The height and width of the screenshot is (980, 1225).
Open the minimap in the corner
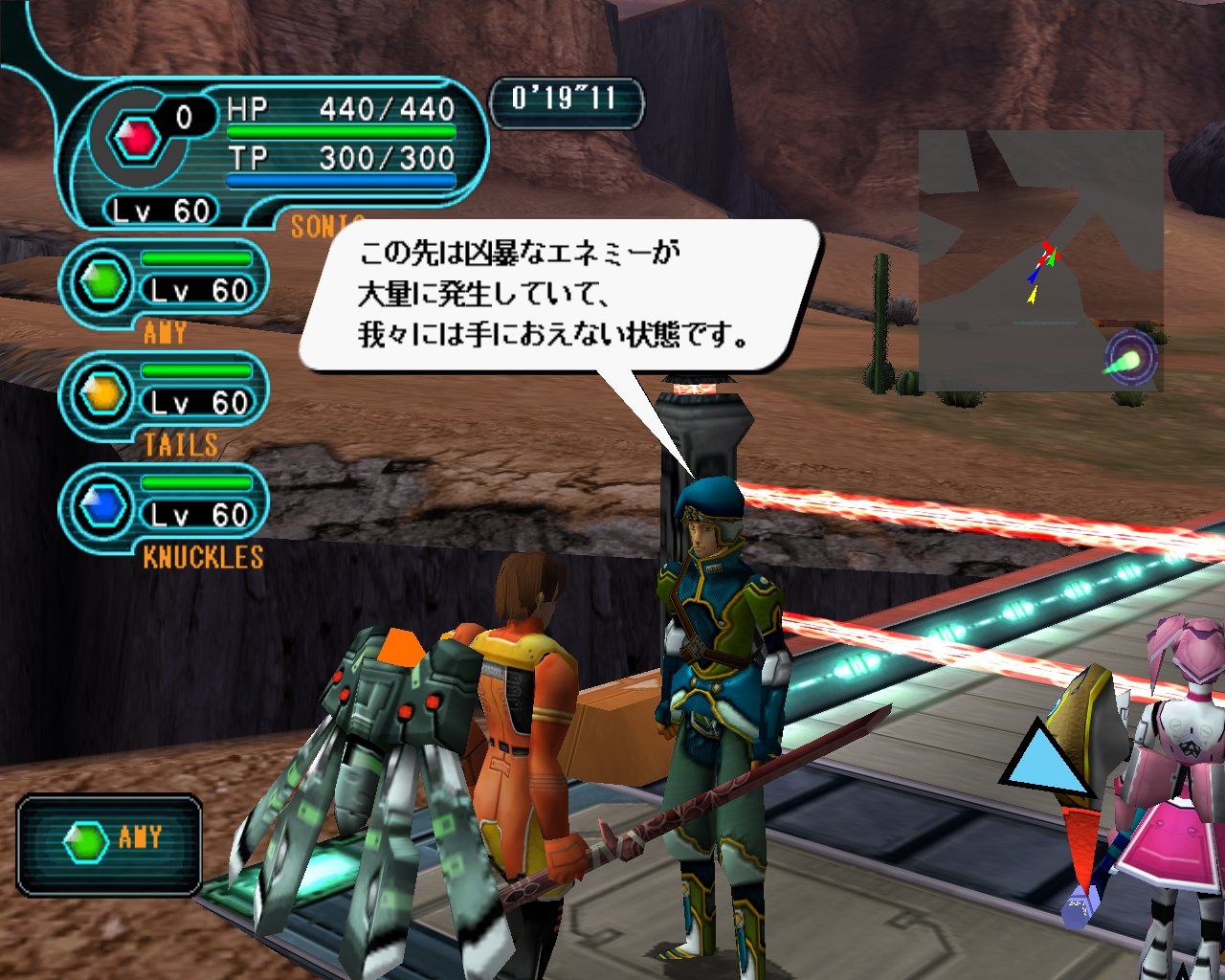[x=1040, y=260]
